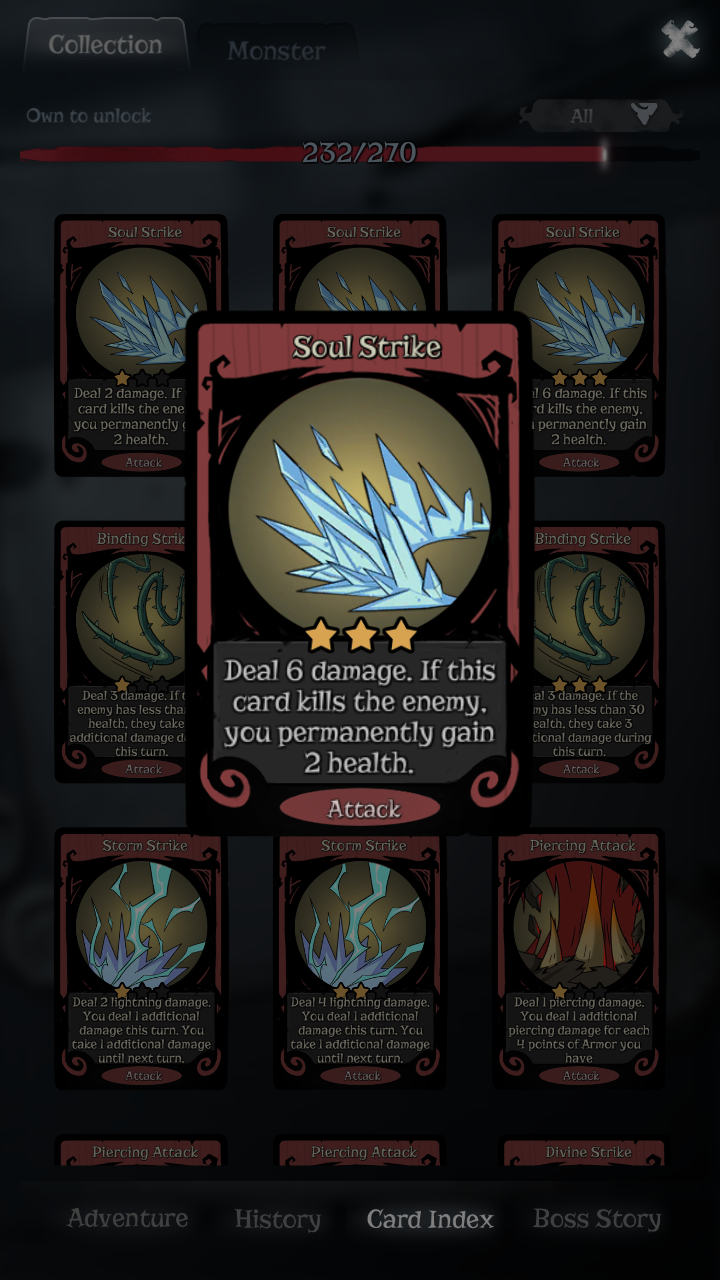Screen dimensions: 720x1280
Task: Open the Boss Story section
Action: pos(597,1219)
